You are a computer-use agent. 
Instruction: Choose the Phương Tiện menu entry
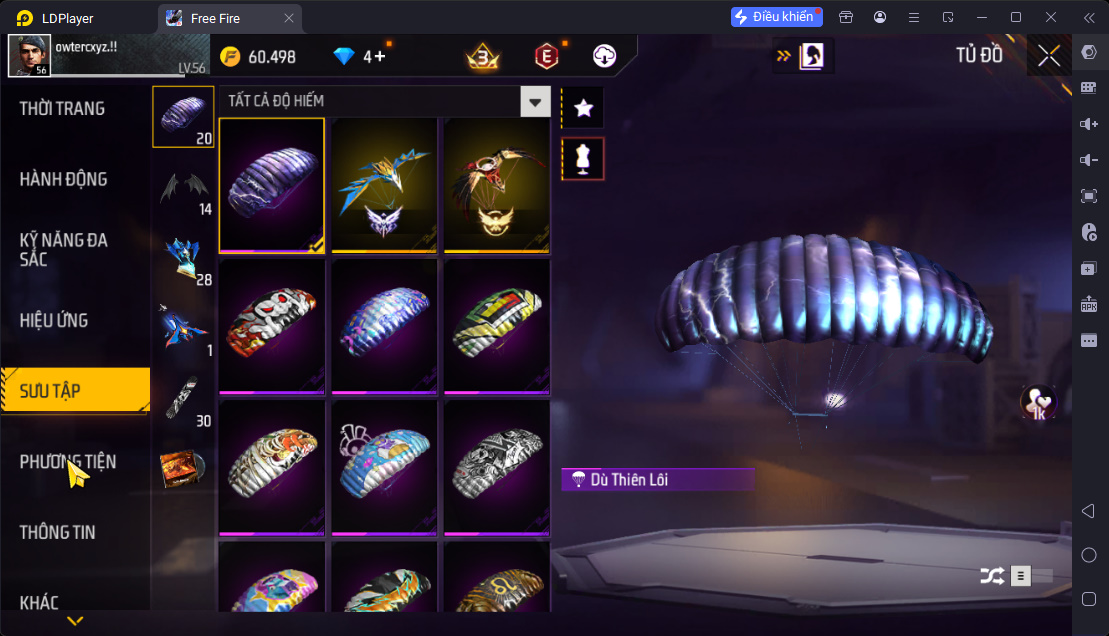pos(67,462)
